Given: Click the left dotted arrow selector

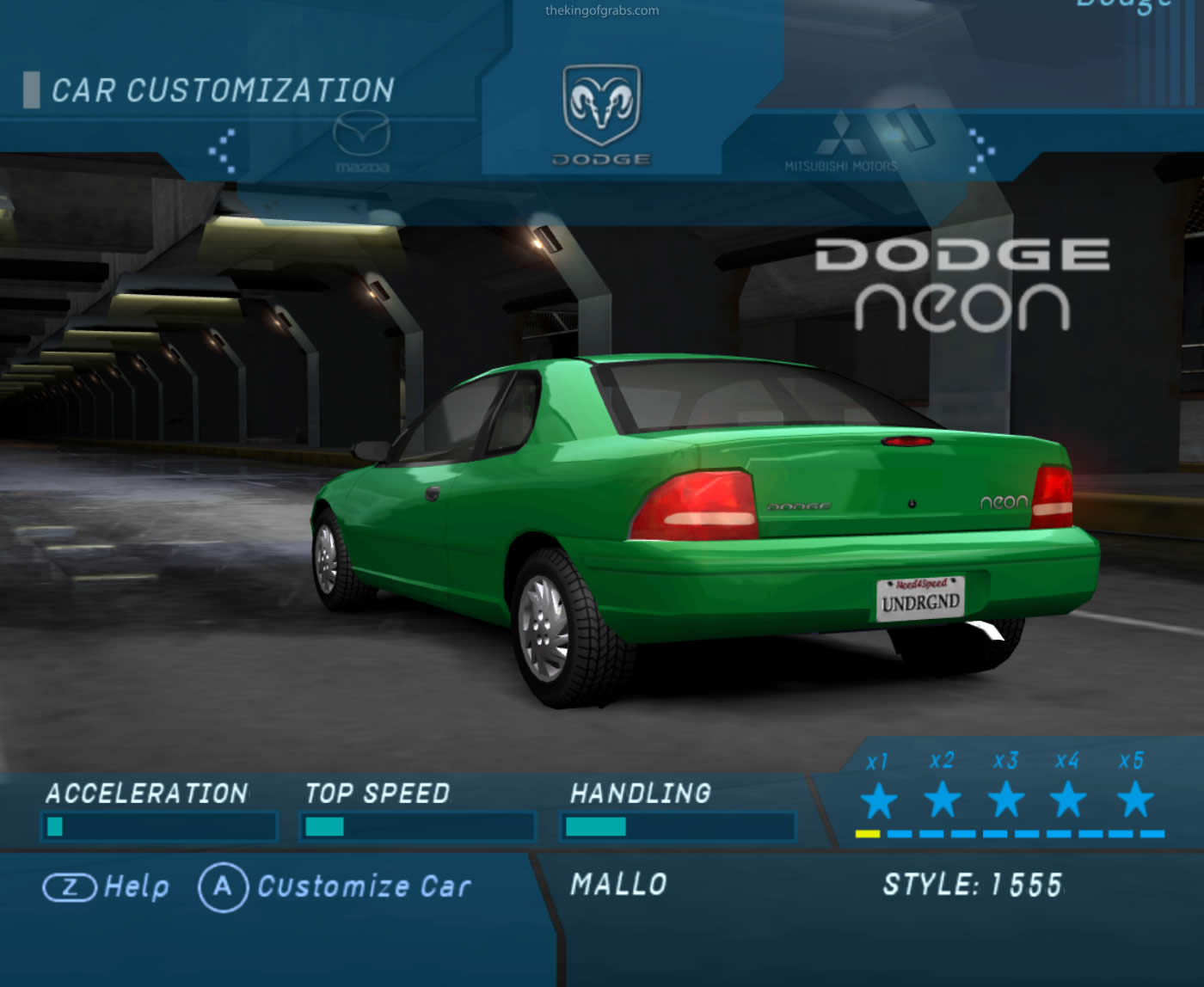Looking at the screenshot, I should 223,150.
